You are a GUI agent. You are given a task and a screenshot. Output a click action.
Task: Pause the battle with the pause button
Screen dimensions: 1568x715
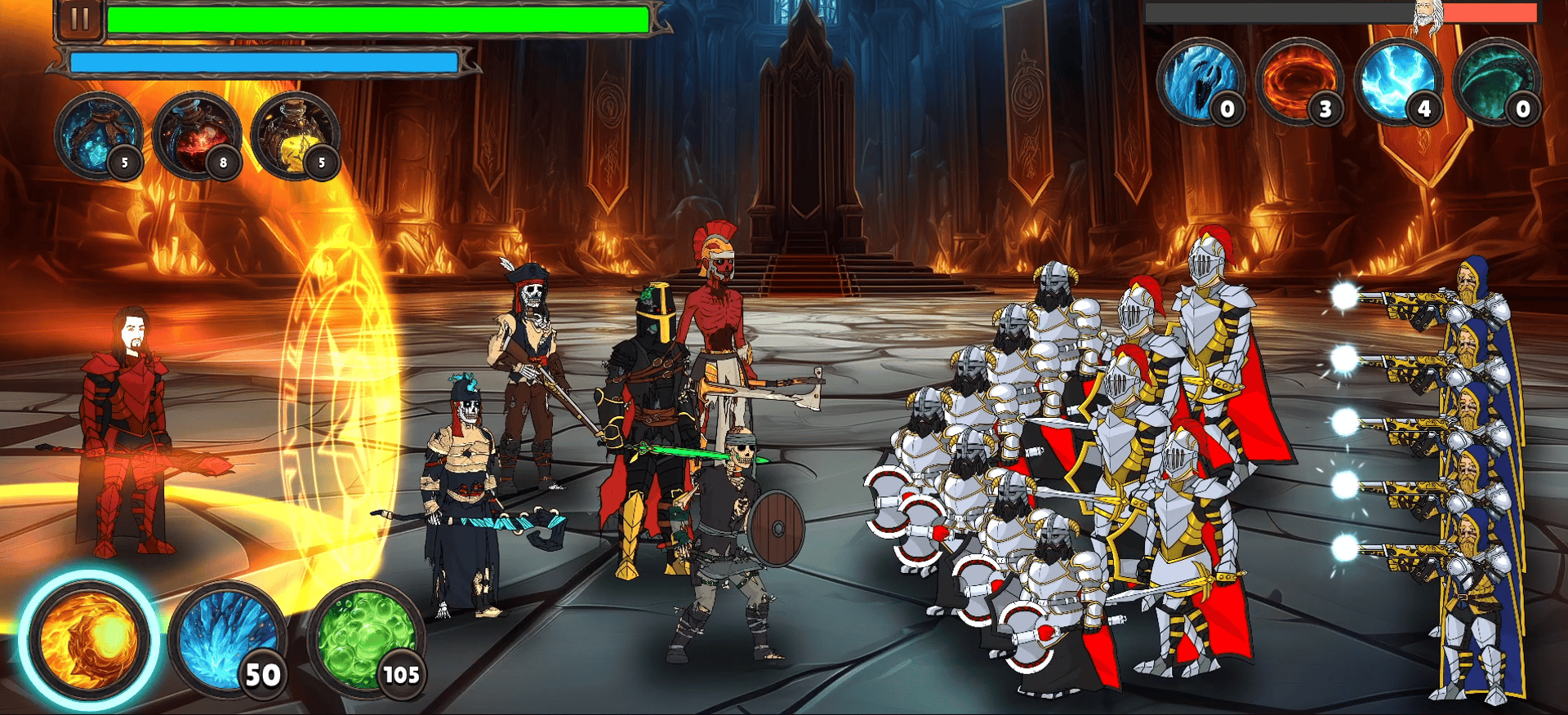[x=80, y=20]
